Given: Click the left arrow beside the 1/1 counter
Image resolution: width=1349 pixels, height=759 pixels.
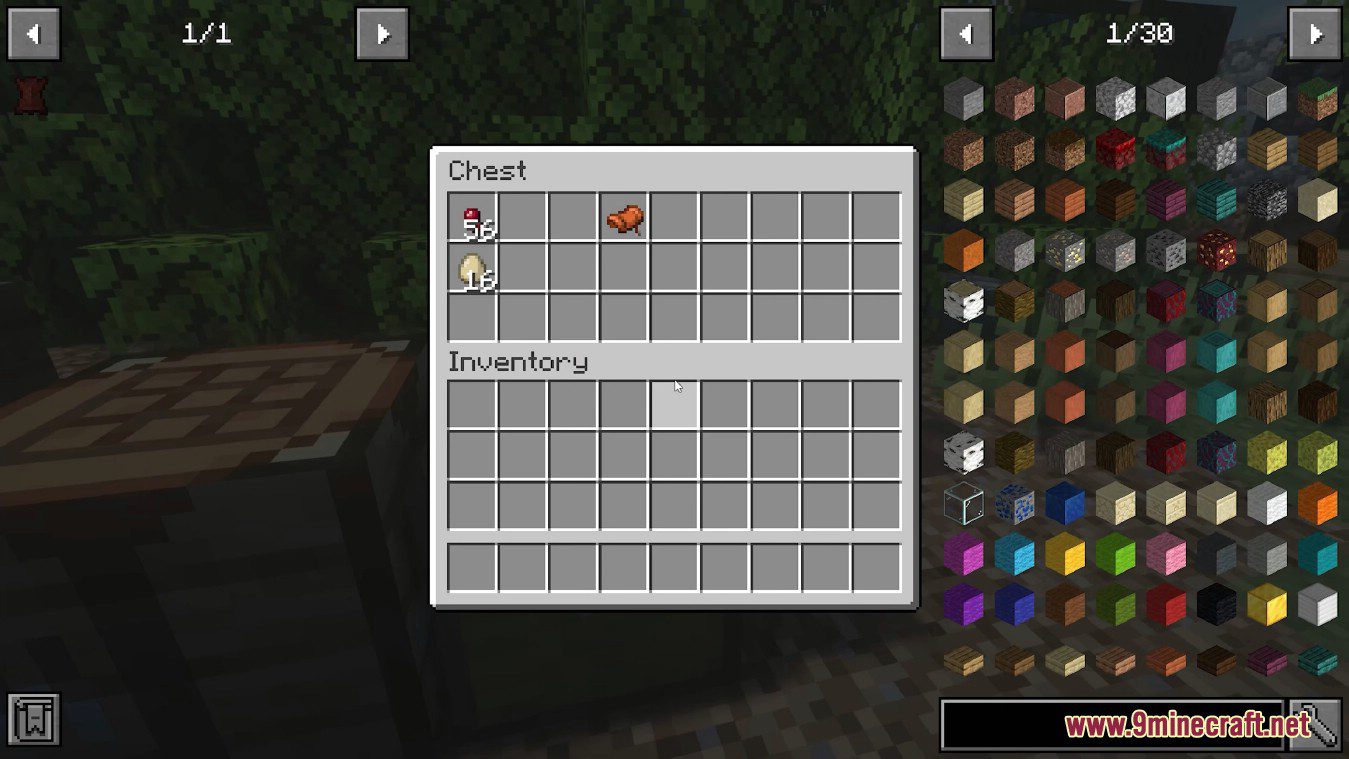Looking at the screenshot, I should point(33,33).
